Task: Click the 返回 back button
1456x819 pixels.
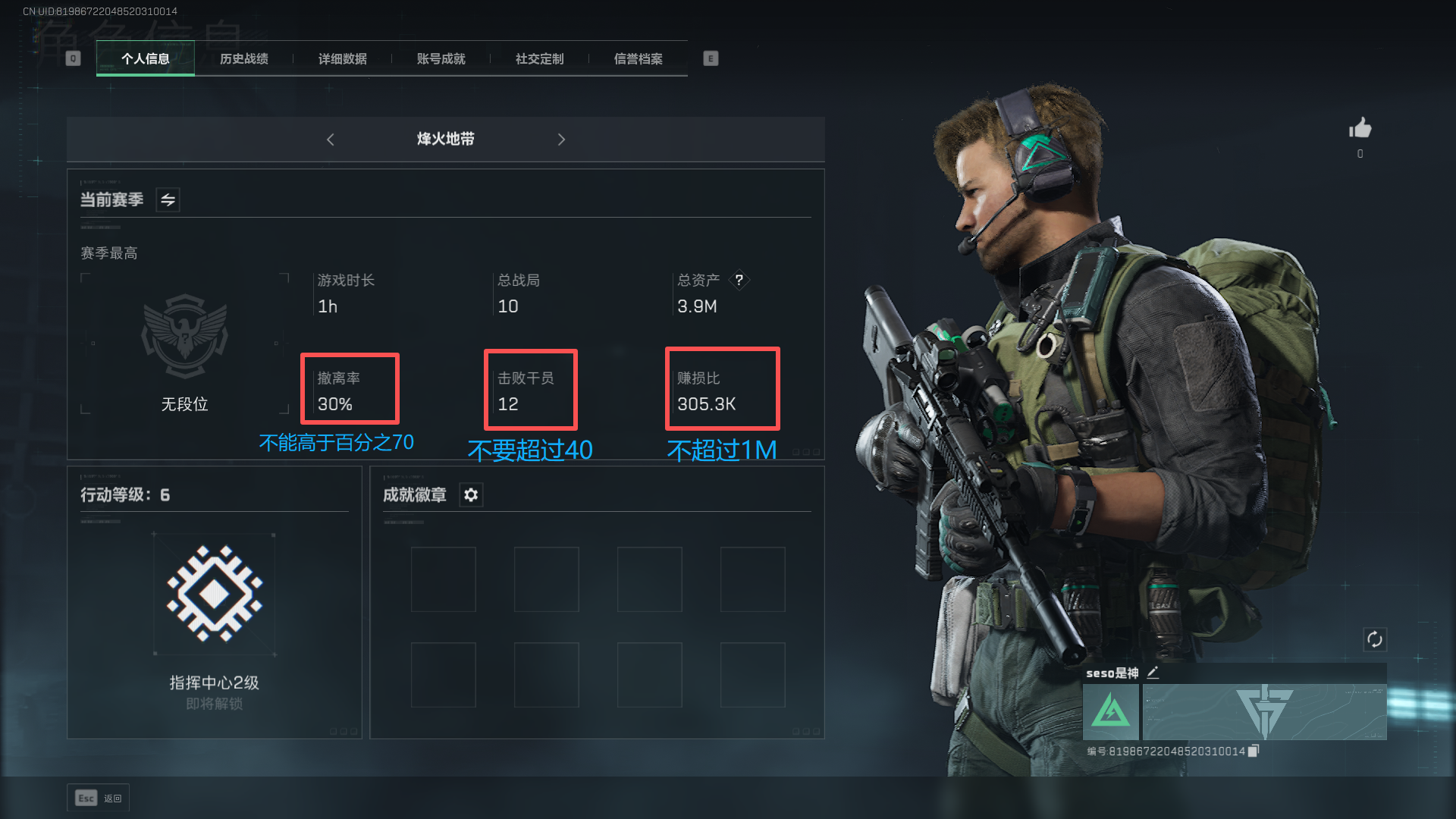Action: [x=99, y=798]
